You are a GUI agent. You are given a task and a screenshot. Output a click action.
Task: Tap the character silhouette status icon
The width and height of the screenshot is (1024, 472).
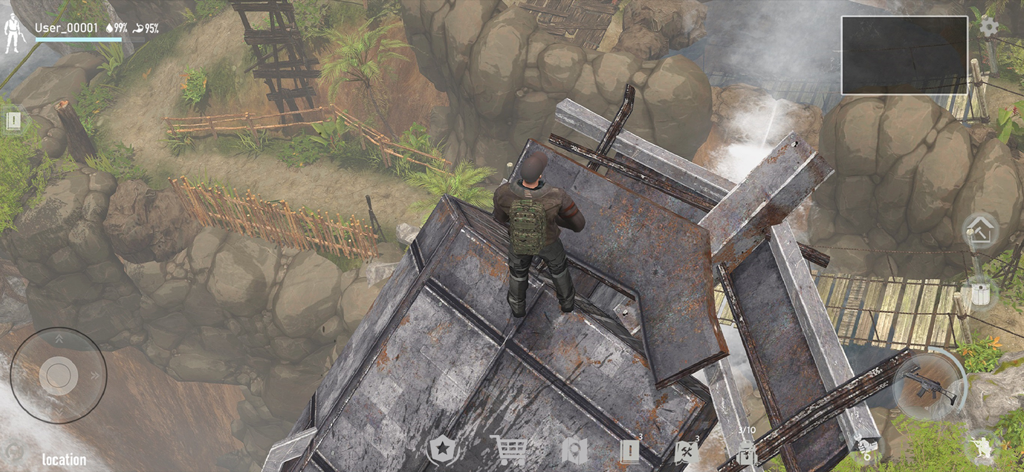click(x=13, y=34)
